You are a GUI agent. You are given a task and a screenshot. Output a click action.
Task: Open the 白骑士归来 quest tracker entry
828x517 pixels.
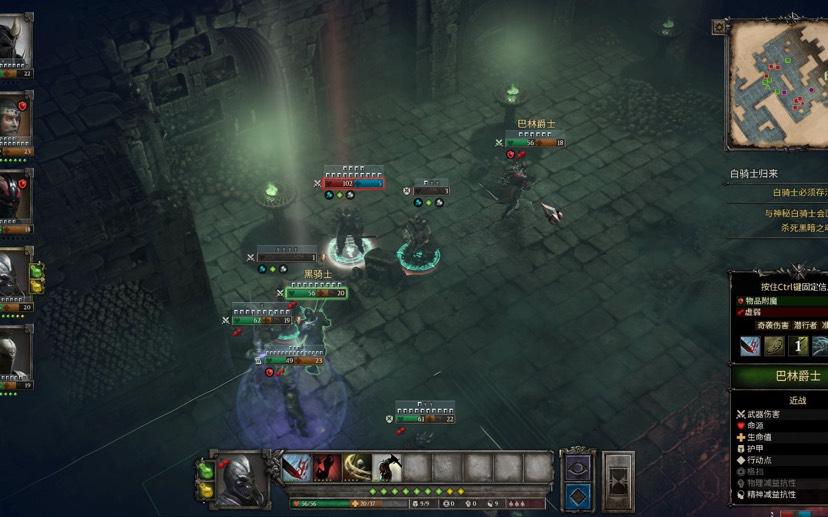pos(754,174)
